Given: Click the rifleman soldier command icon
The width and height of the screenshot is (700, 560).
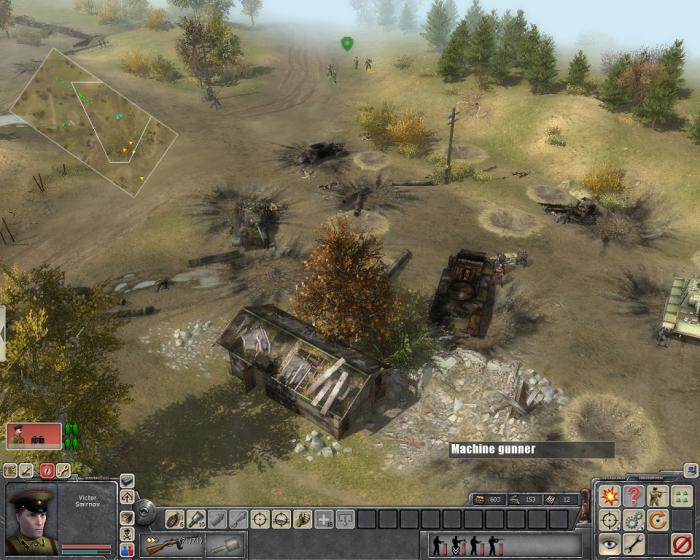Looking at the screenshot, I should pyautogui.click(x=657, y=496).
